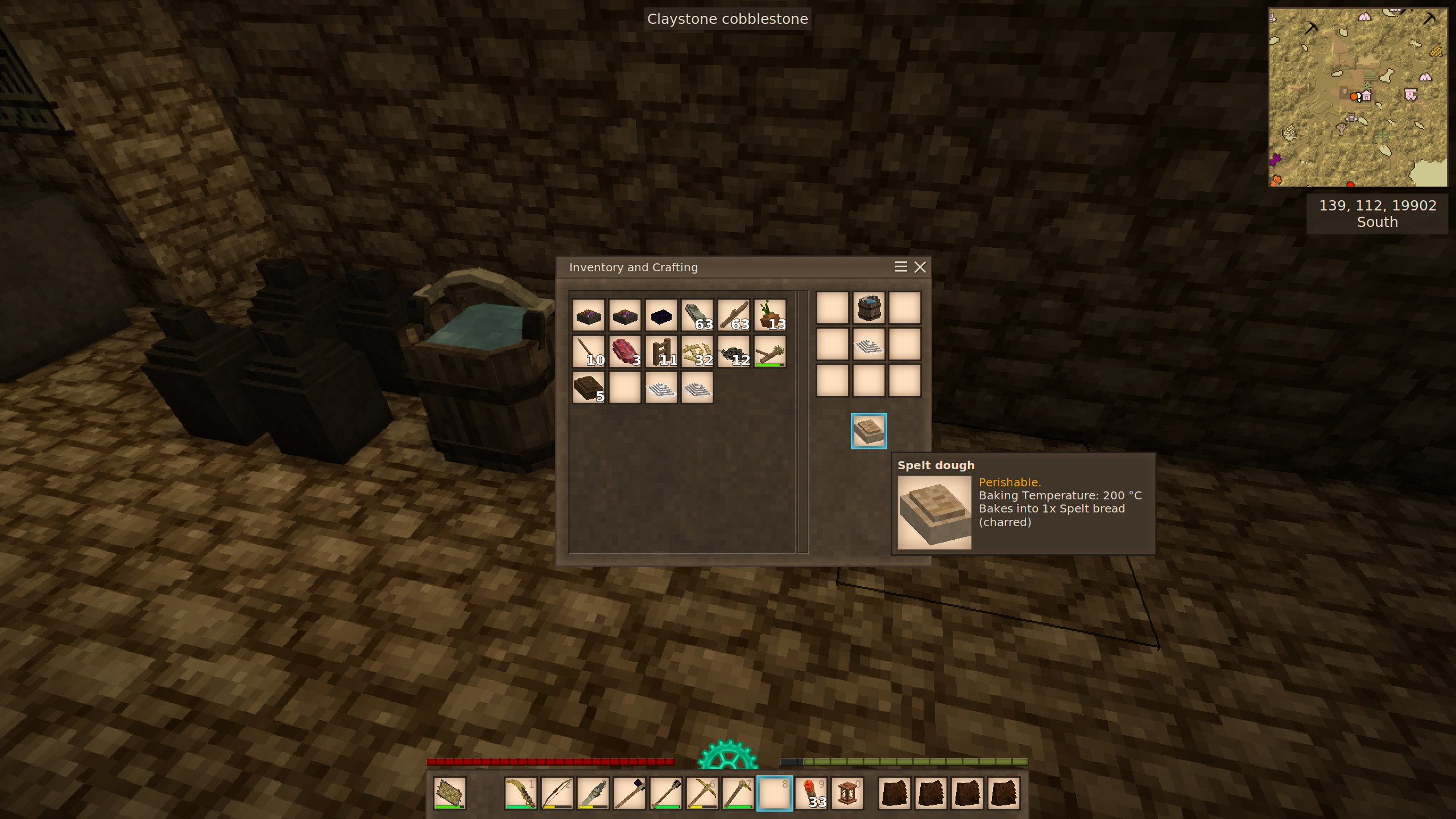Open the minimap in the corner
Image resolution: width=1456 pixels, height=819 pixels.
(x=1358, y=97)
